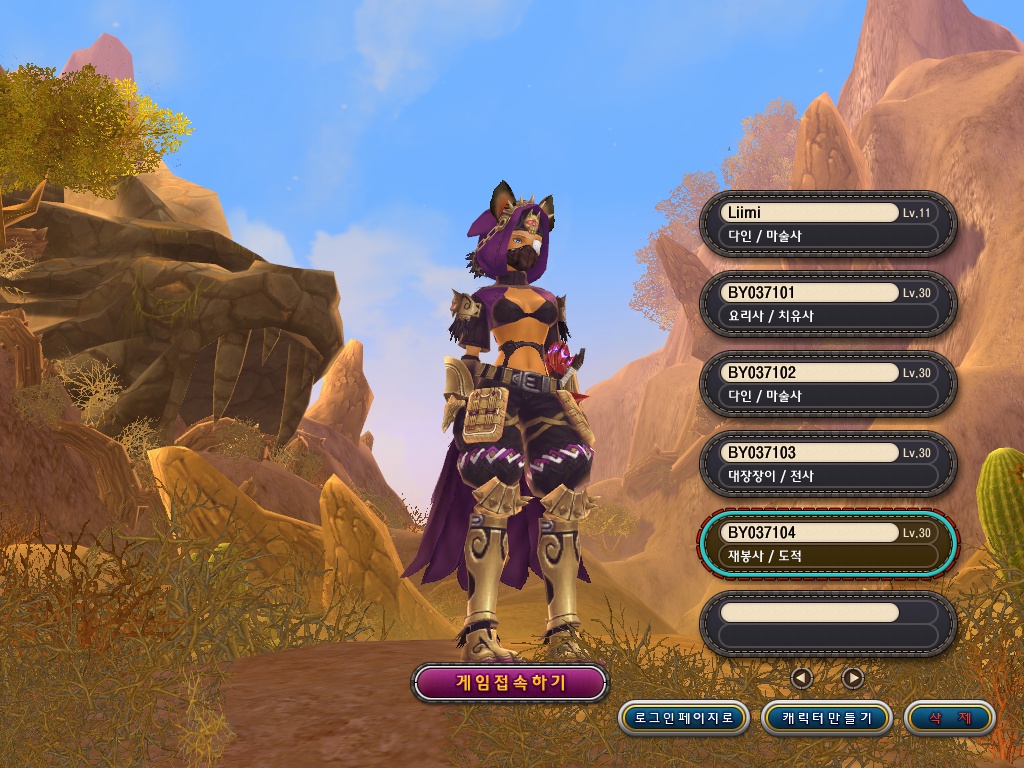Go to previous character page arrow

[801, 678]
